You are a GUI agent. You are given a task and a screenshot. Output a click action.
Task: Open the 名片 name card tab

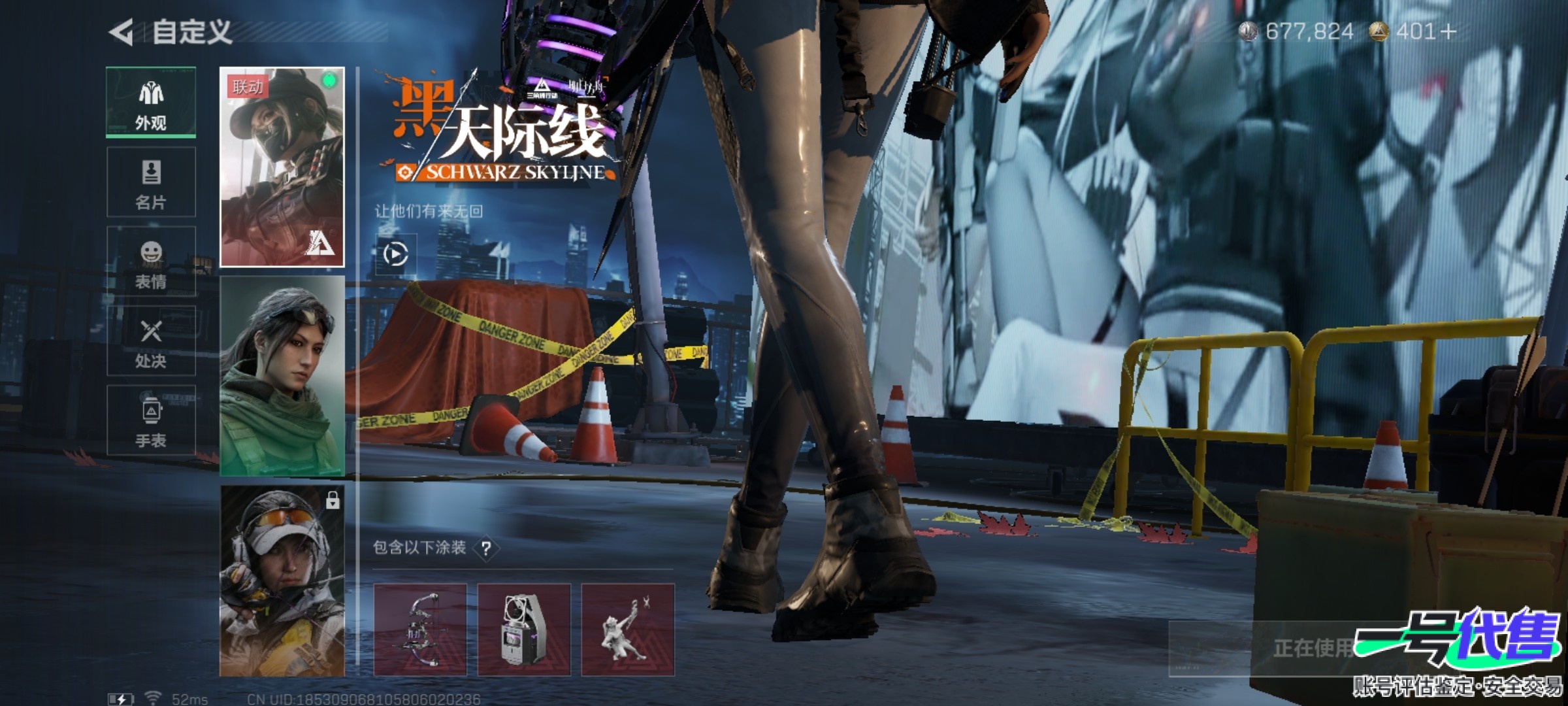[x=151, y=182]
